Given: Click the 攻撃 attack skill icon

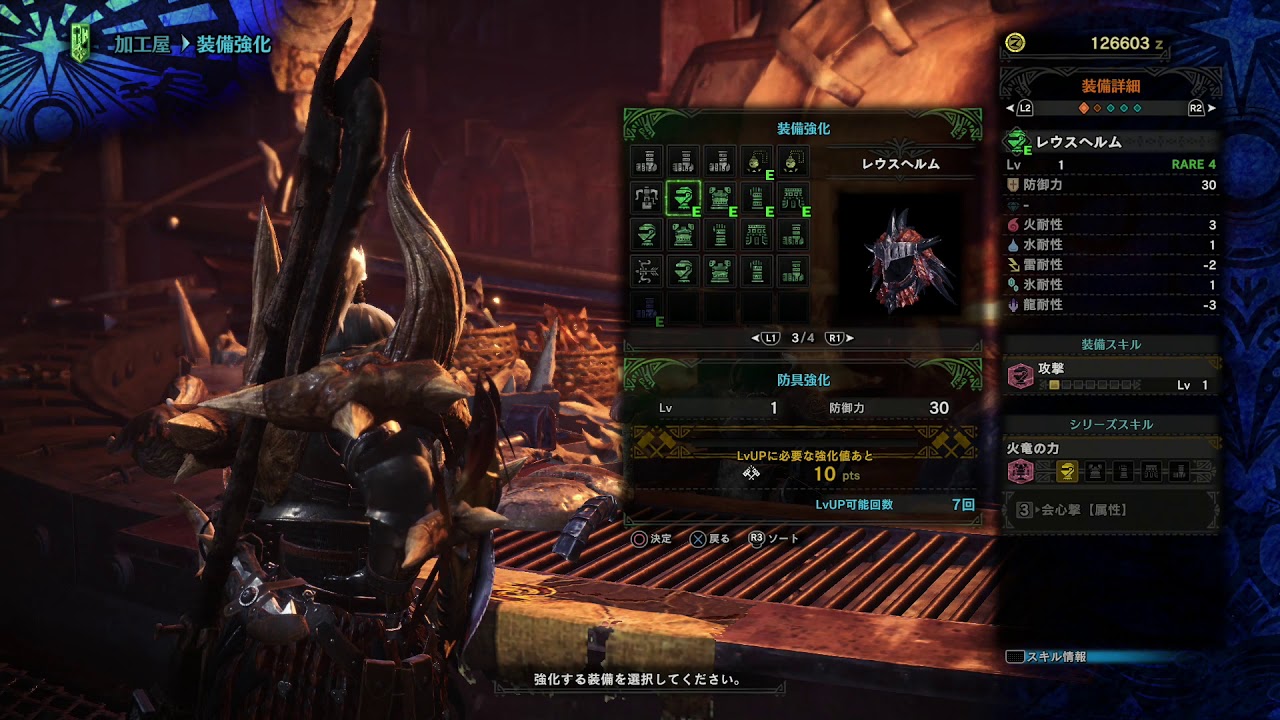Looking at the screenshot, I should pyautogui.click(x=1022, y=379).
